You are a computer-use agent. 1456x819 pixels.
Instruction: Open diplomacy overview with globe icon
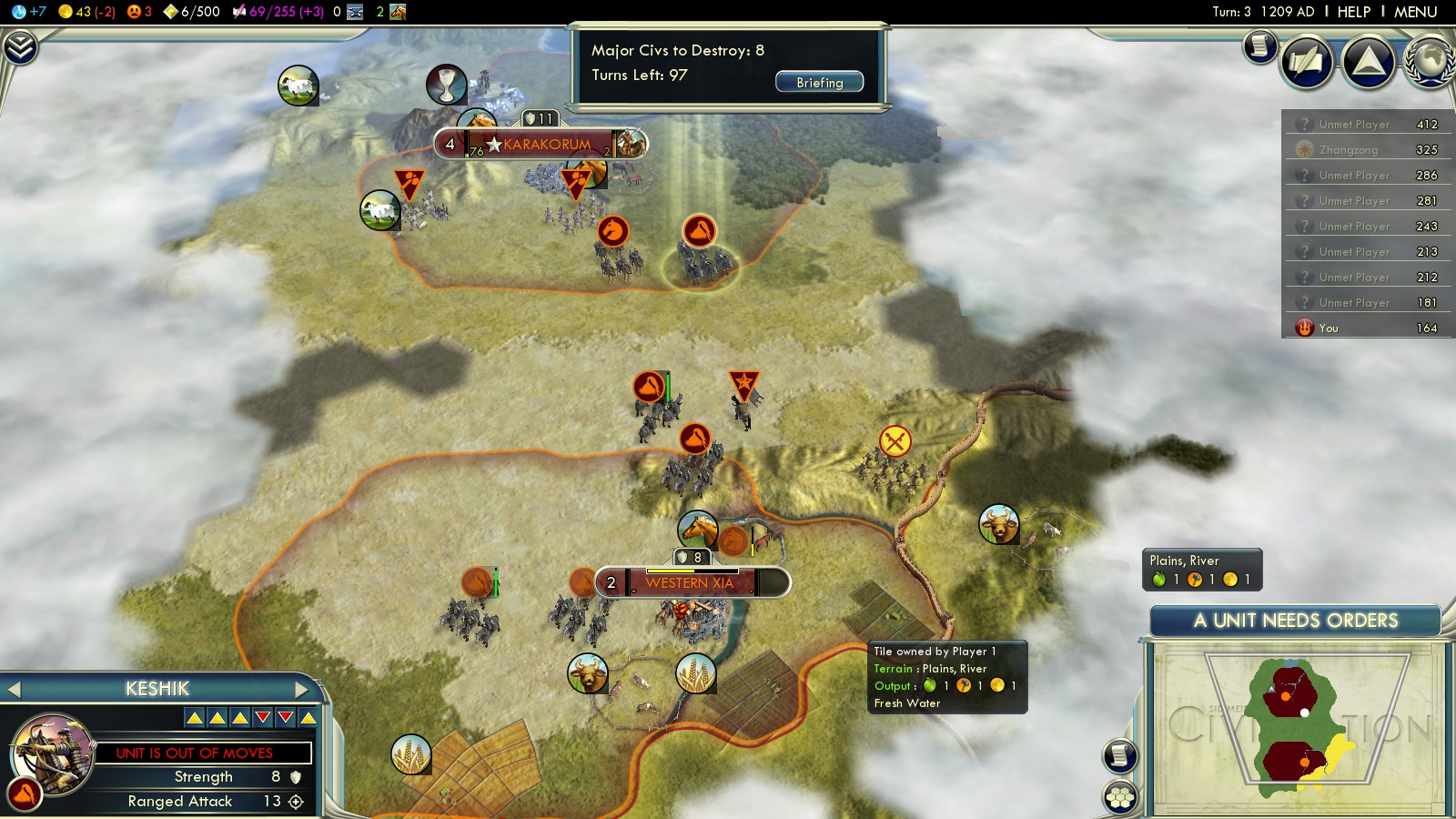[x=1430, y=62]
